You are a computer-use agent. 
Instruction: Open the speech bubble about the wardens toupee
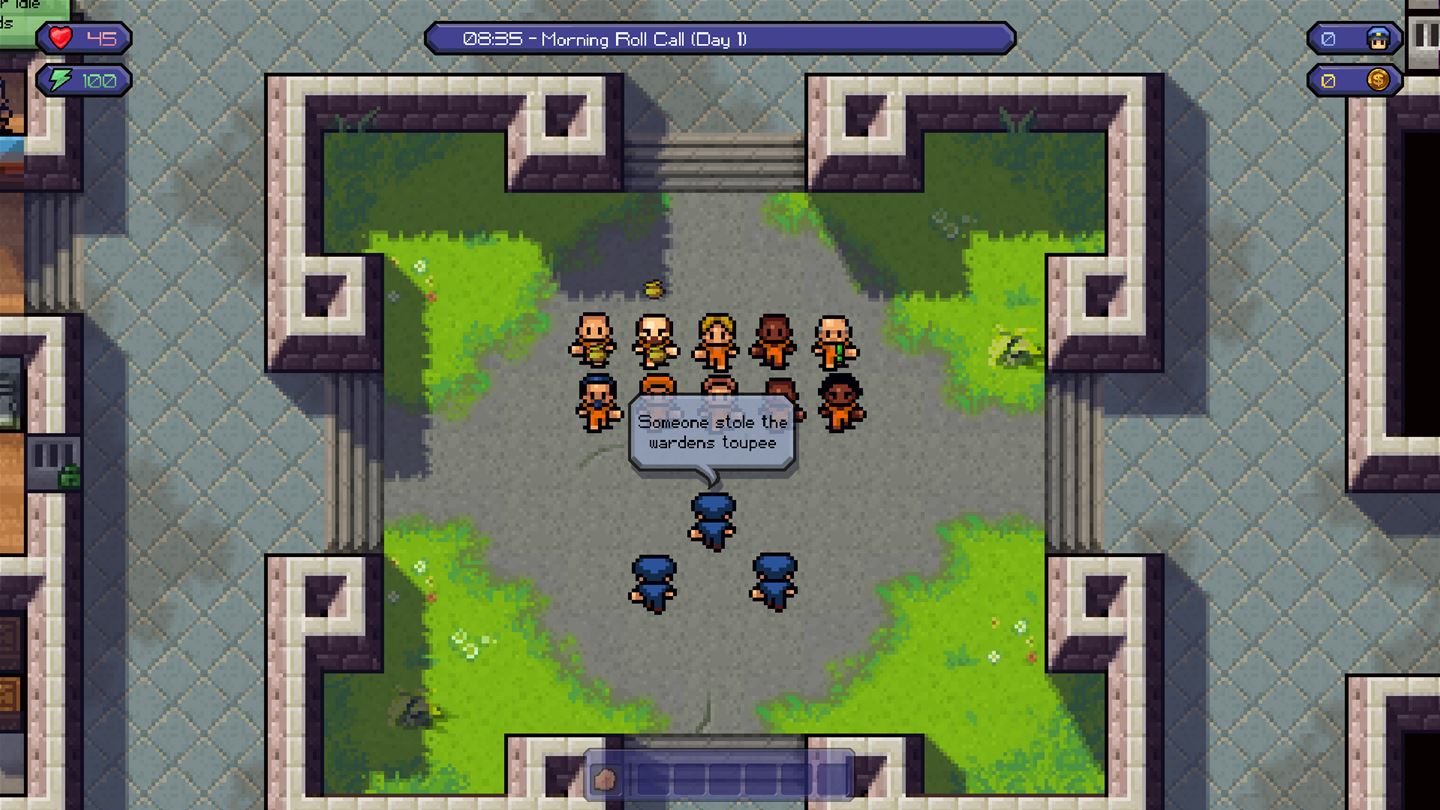710,430
